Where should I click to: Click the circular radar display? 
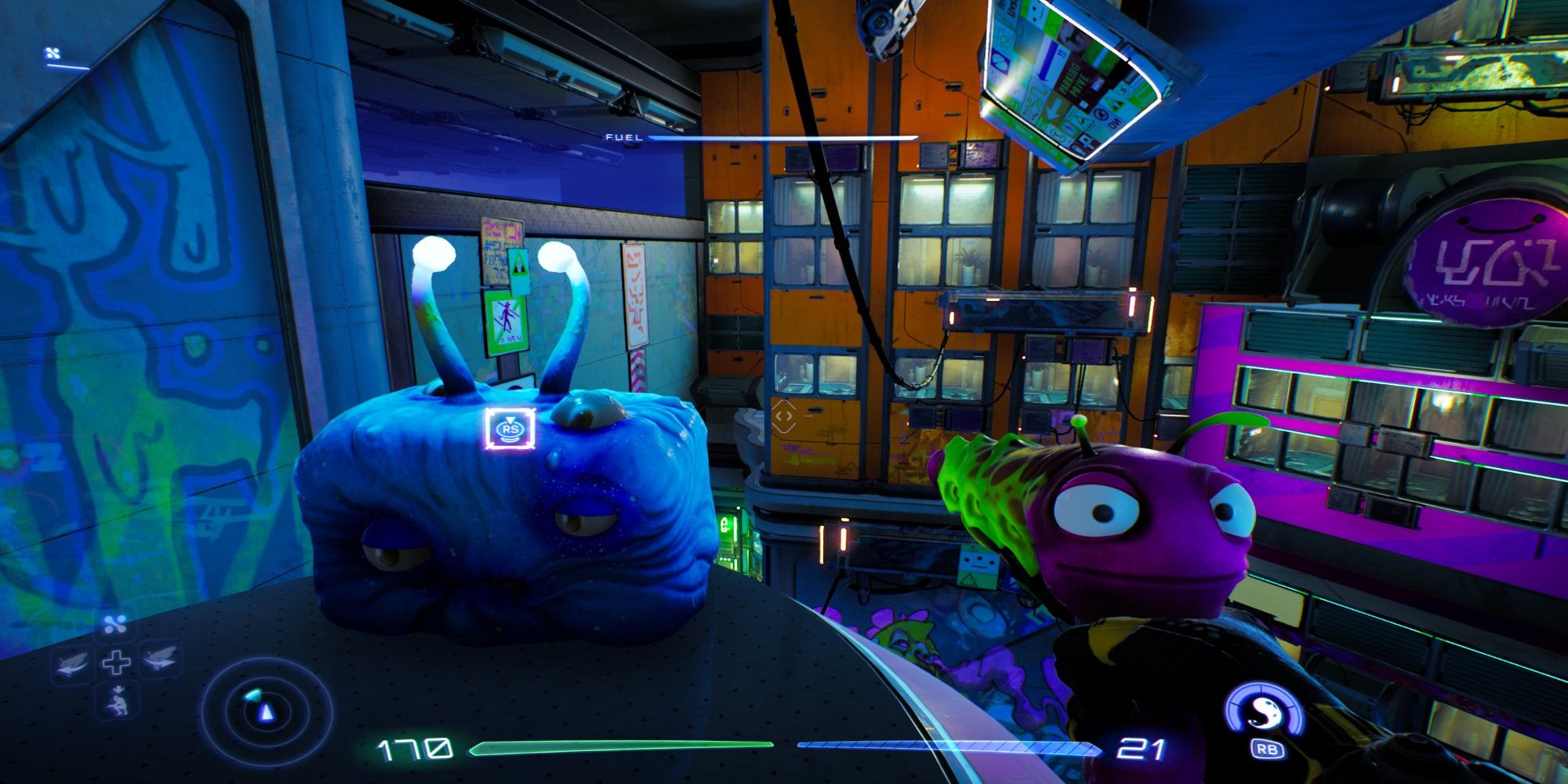(267, 712)
